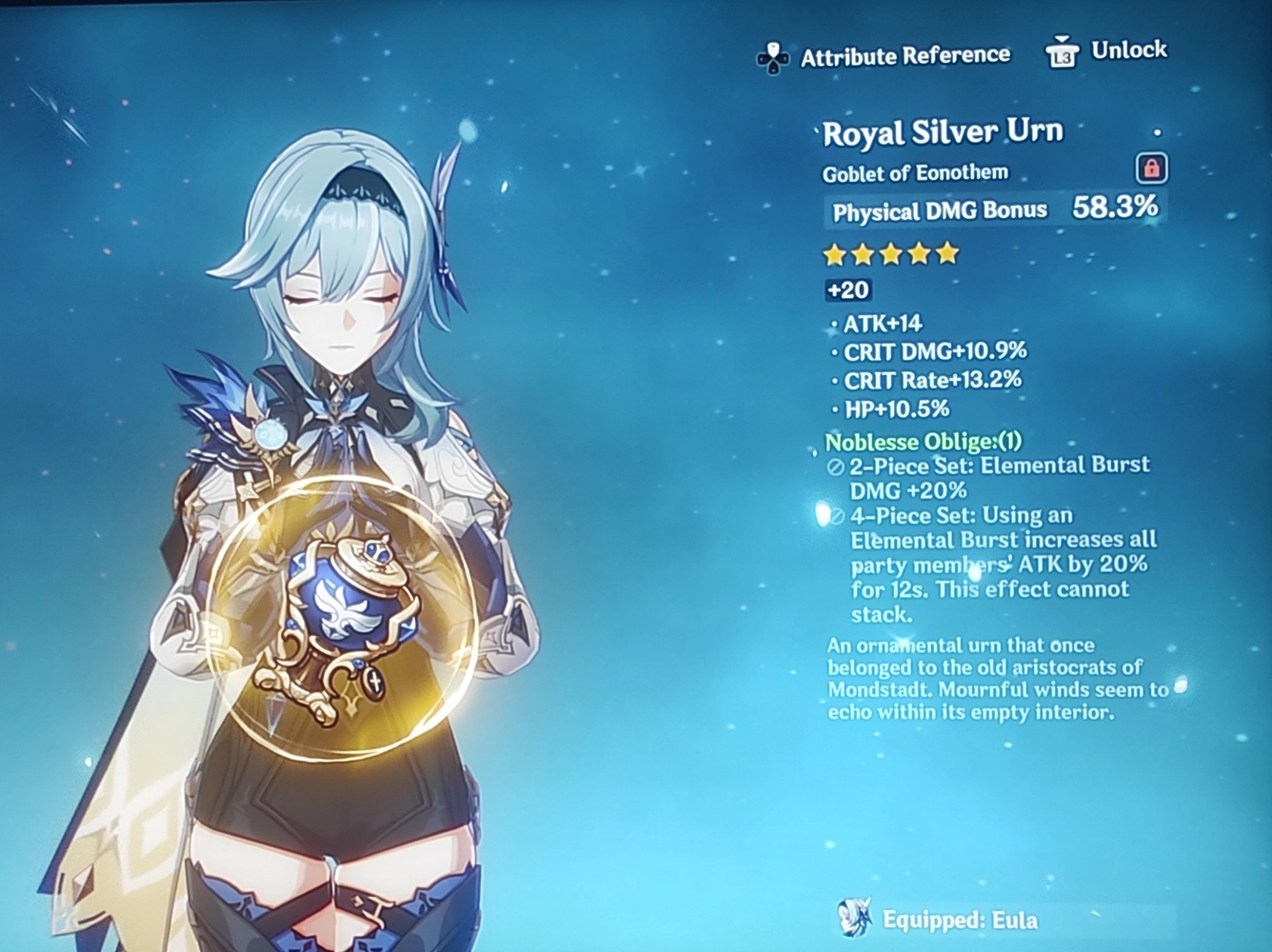This screenshot has width=1272, height=952.
Task: Click the Eula avatar icon near Equipped label
Action: (855, 919)
